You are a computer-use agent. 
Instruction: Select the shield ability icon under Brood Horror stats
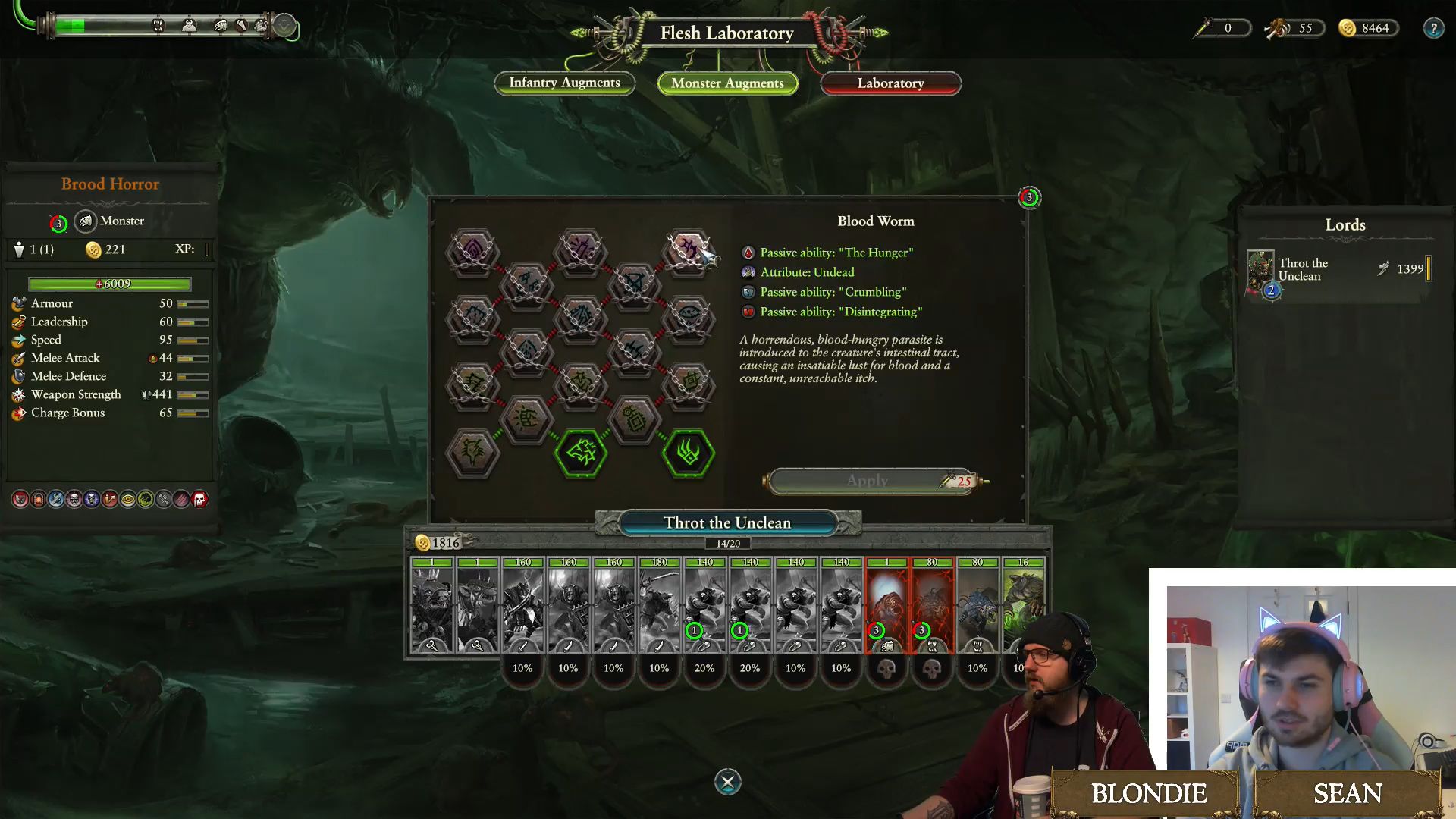(20, 499)
